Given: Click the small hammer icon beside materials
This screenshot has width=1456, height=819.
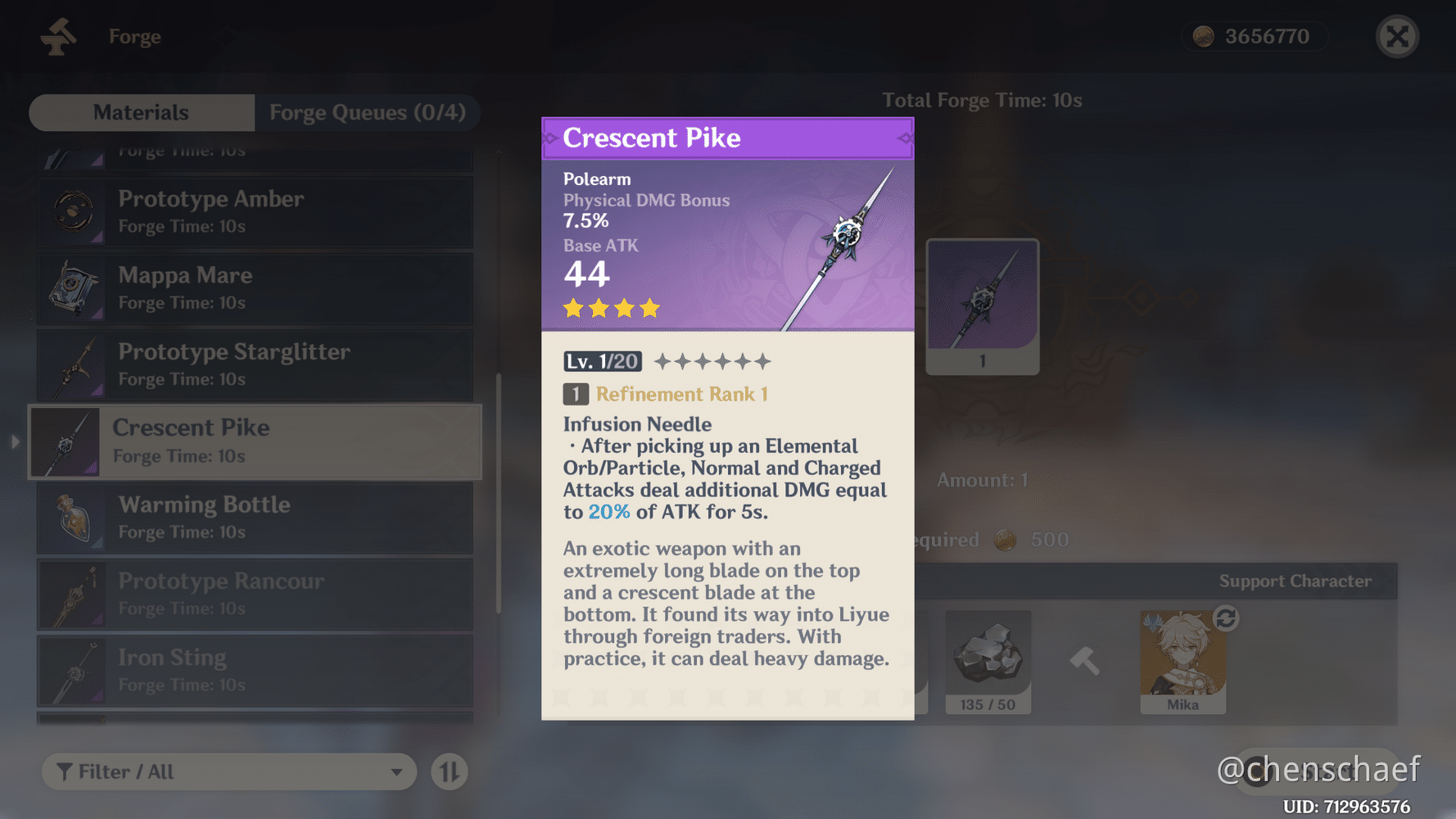Looking at the screenshot, I should click(1083, 662).
